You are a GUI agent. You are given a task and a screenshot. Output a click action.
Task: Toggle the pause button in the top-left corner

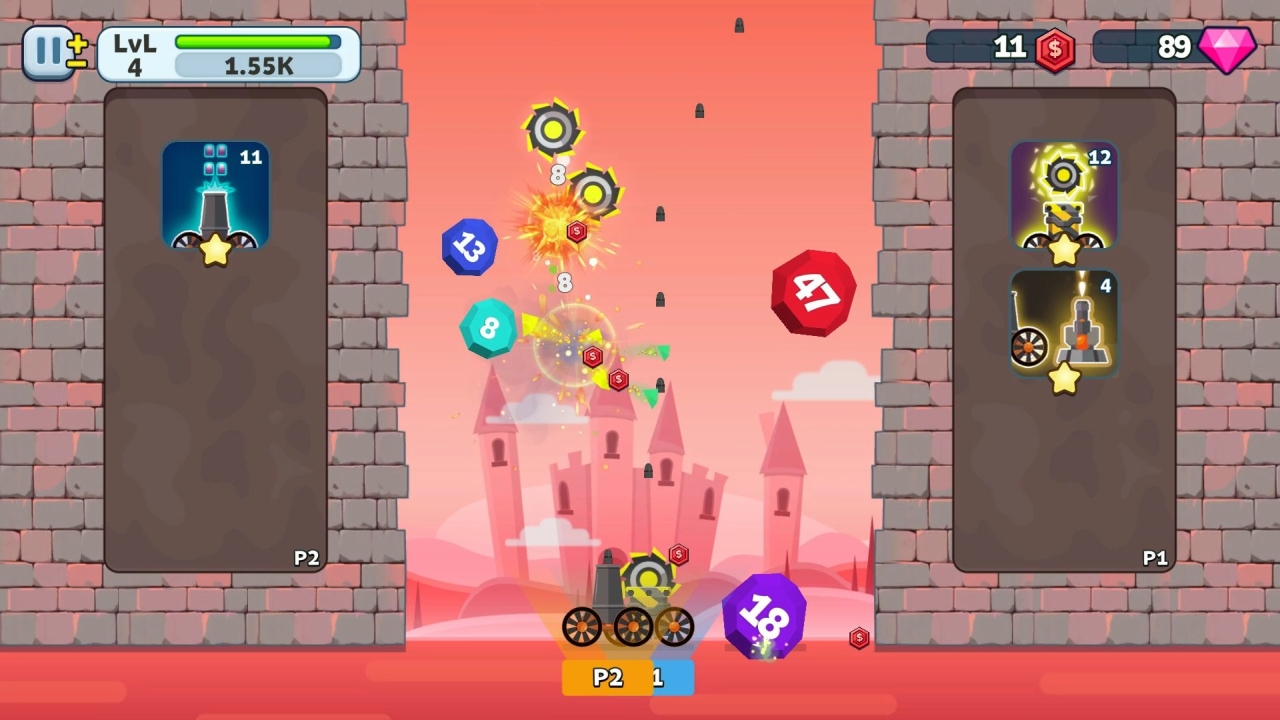coord(47,53)
